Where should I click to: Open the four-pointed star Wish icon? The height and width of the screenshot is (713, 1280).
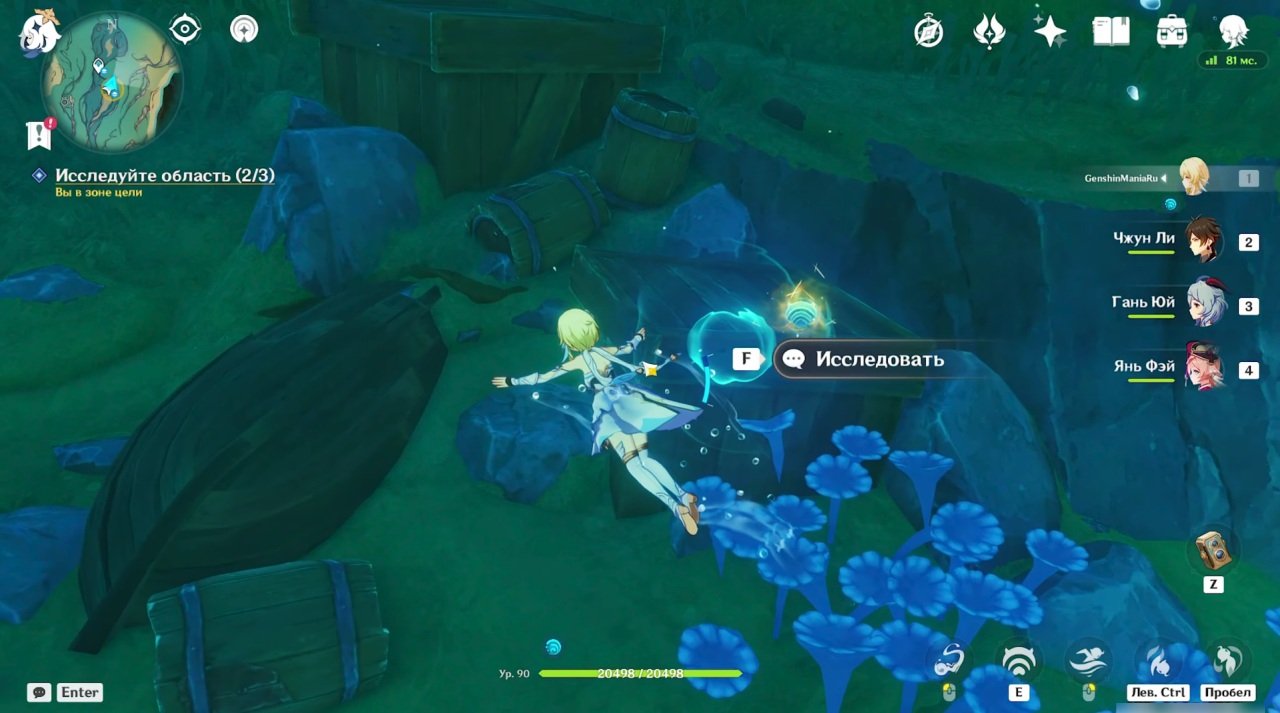point(1050,32)
